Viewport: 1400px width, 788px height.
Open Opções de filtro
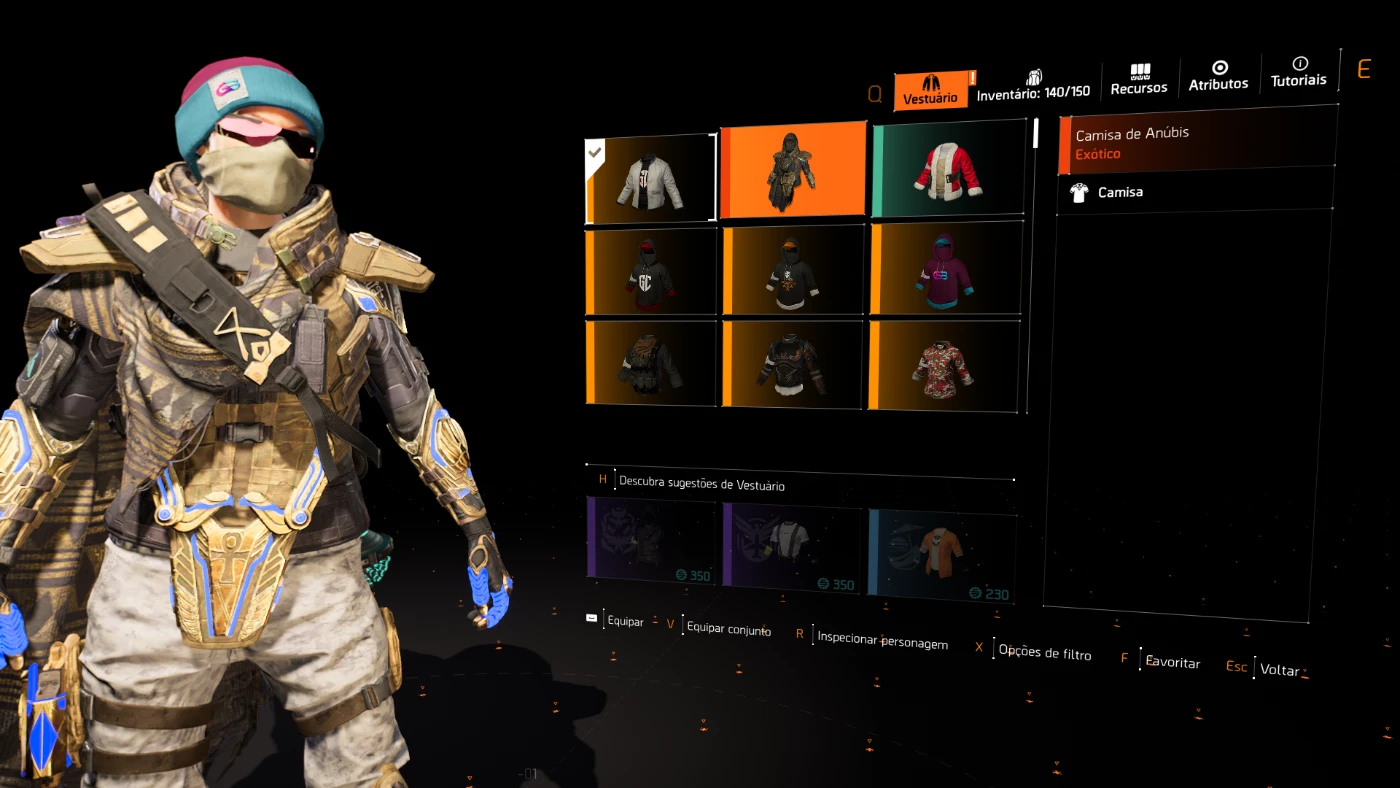pos(1044,652)
